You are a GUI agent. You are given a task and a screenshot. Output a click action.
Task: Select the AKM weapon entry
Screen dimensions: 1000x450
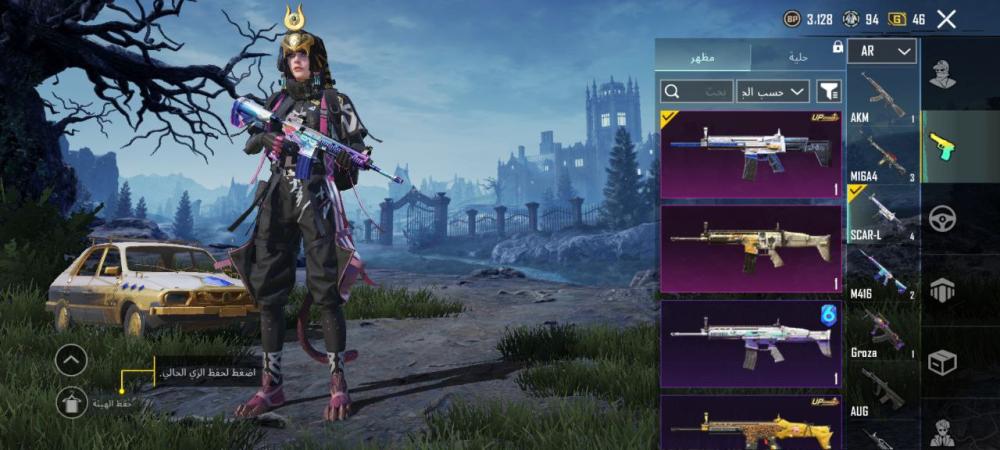click(x=882, y=96)
